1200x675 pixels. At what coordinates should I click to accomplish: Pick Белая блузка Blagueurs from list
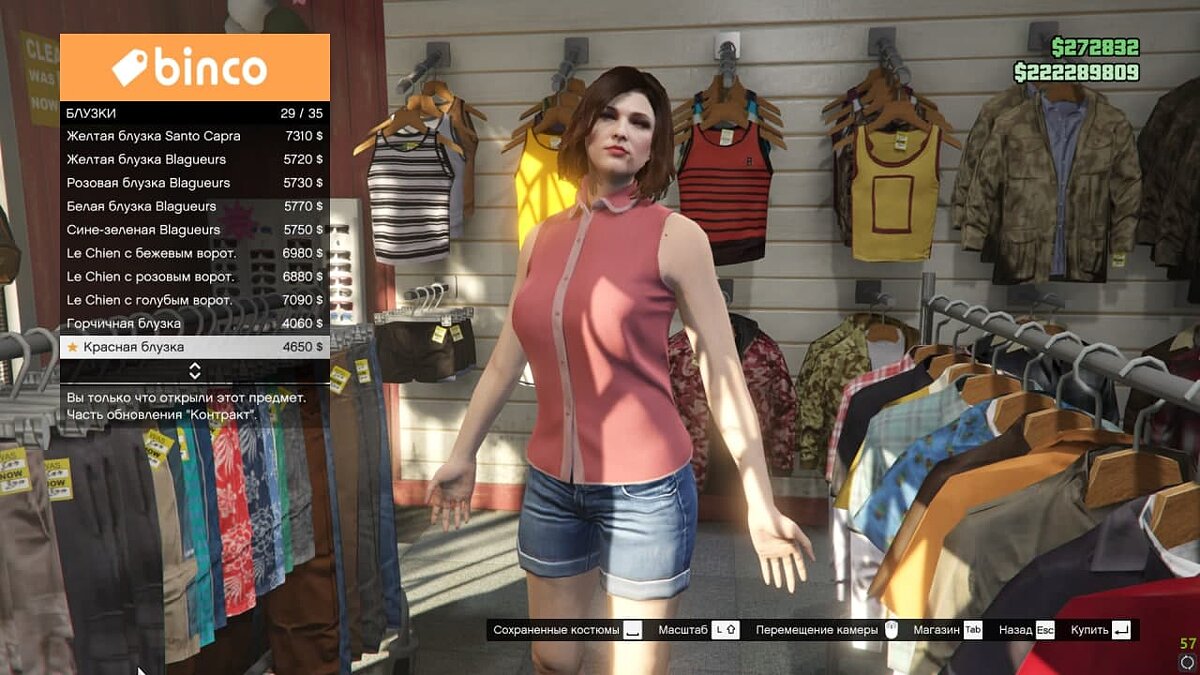(x=195, y=207)
